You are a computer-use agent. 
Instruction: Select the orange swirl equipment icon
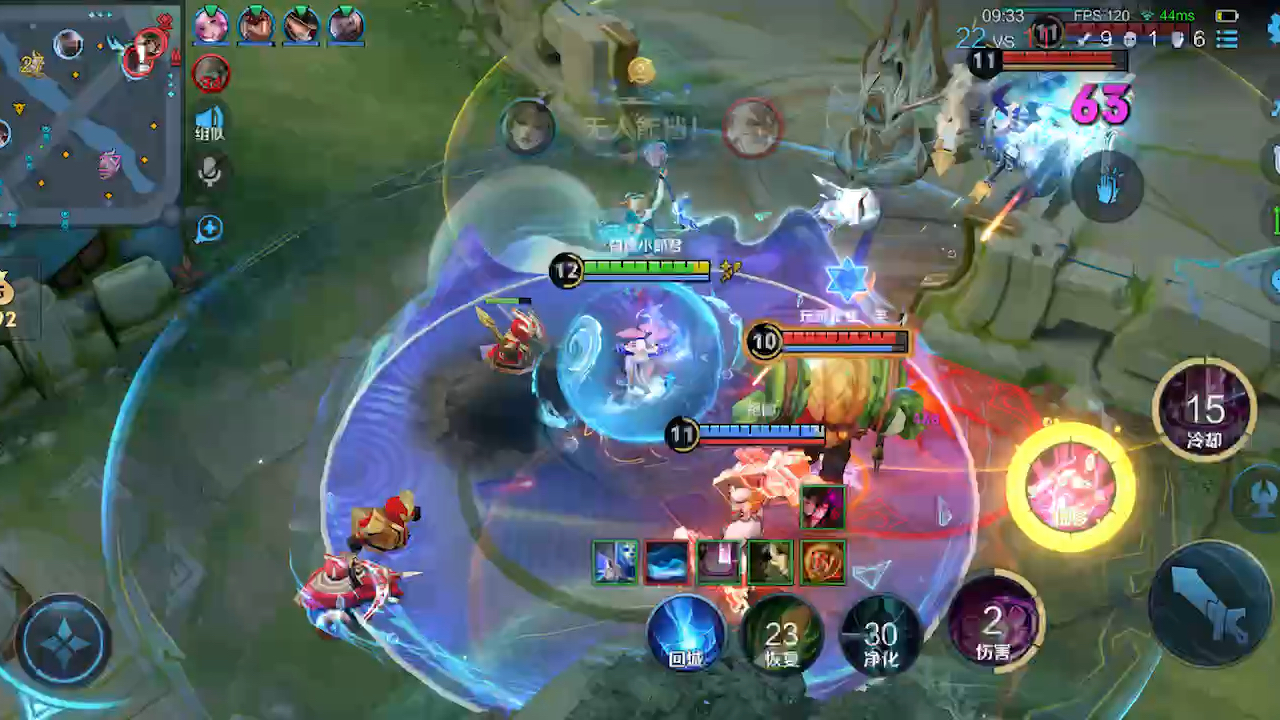coord(823,562)
